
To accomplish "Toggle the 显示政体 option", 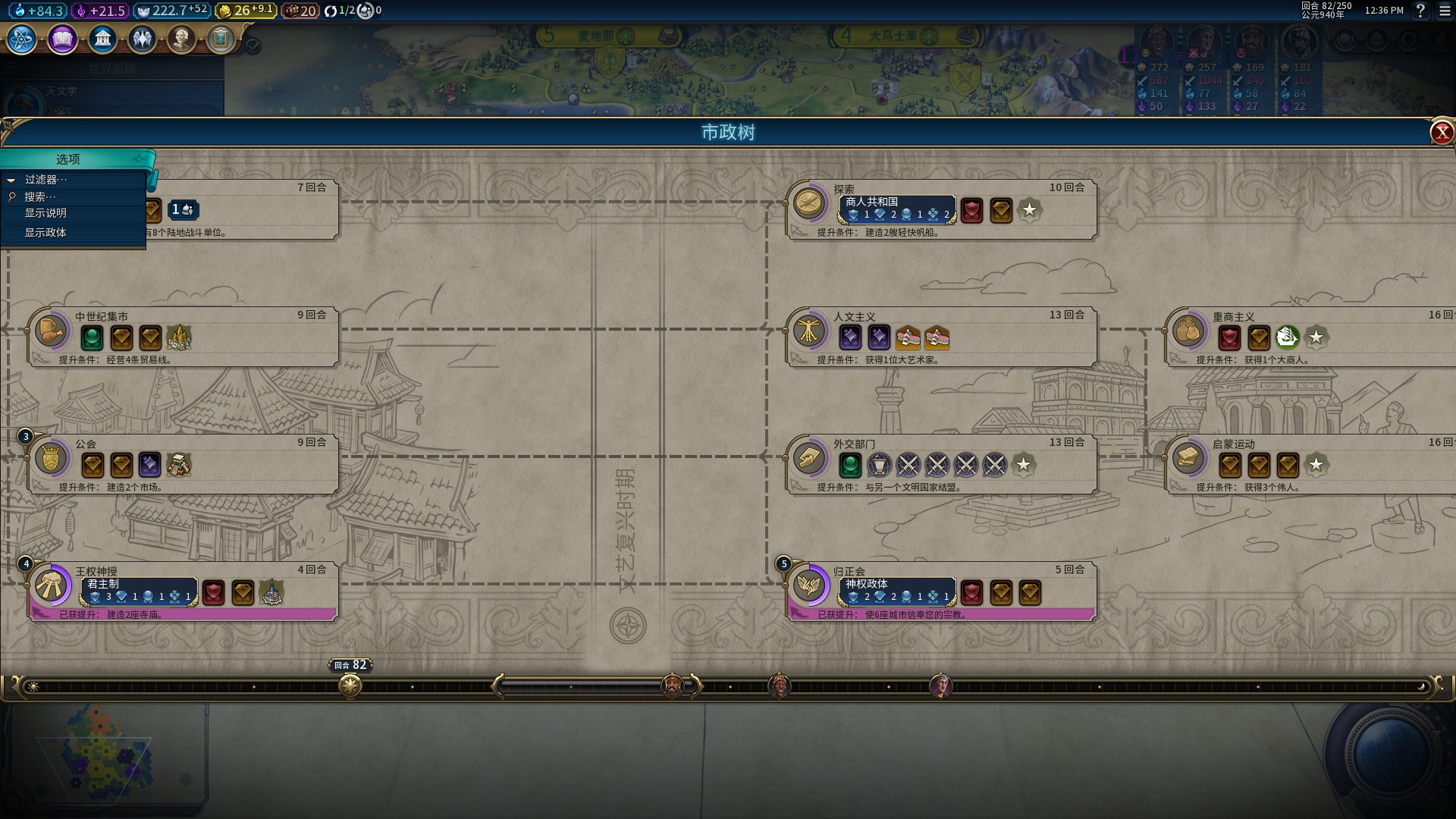I will (x=45, y=232).
